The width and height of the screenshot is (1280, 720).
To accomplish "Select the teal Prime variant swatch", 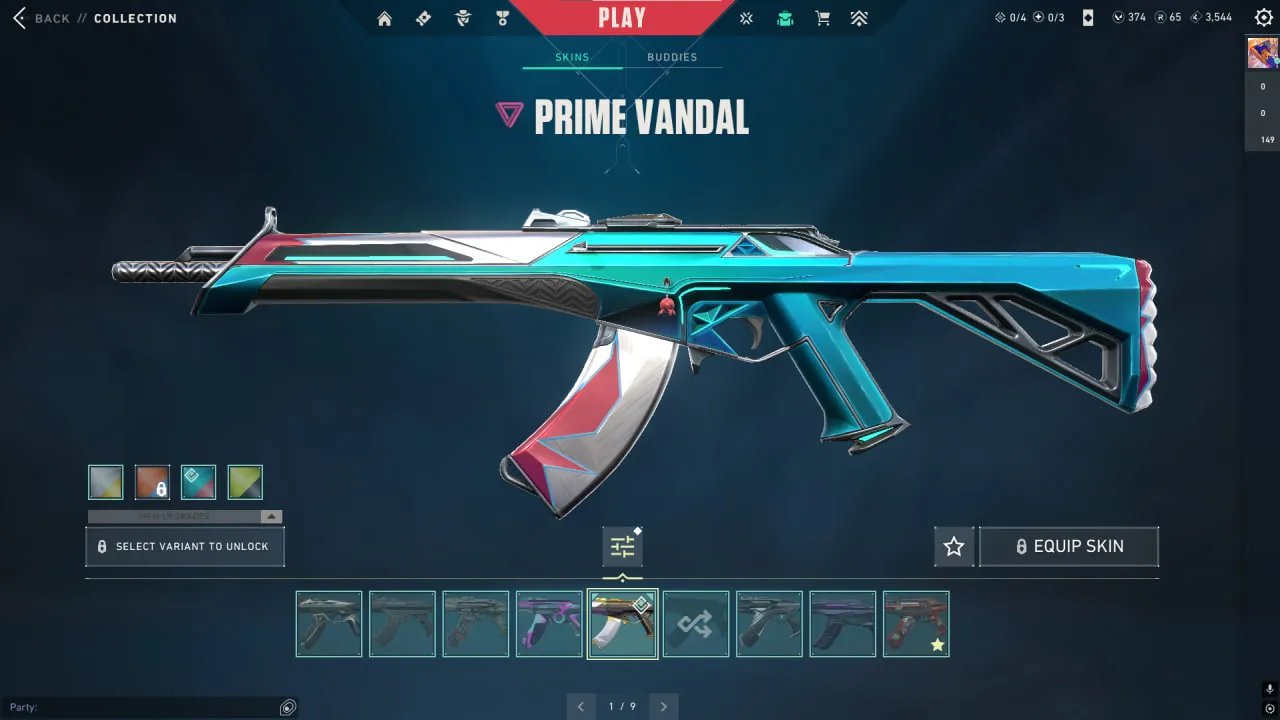I will point(198,481).
